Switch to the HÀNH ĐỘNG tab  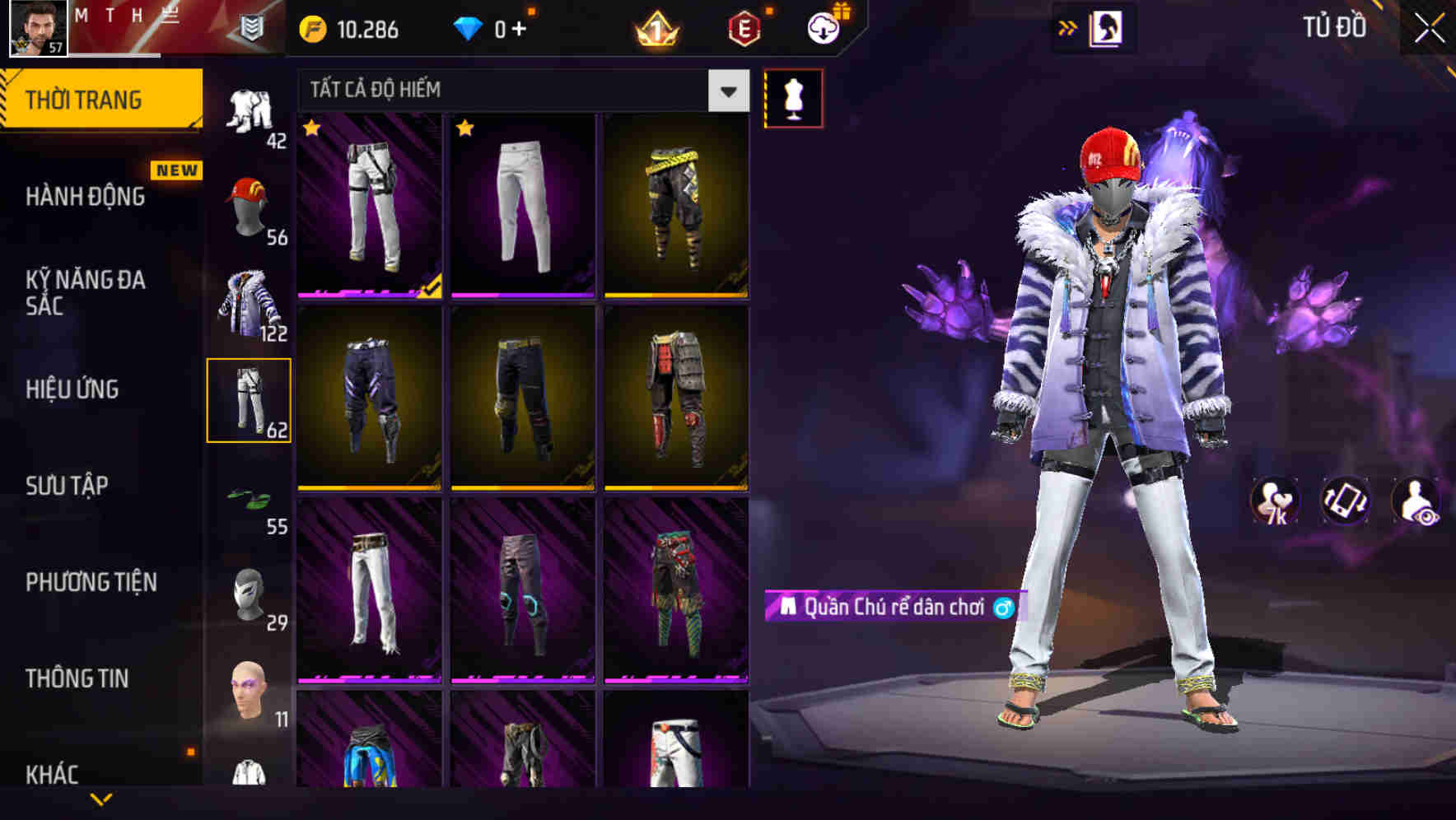(85, 198)
